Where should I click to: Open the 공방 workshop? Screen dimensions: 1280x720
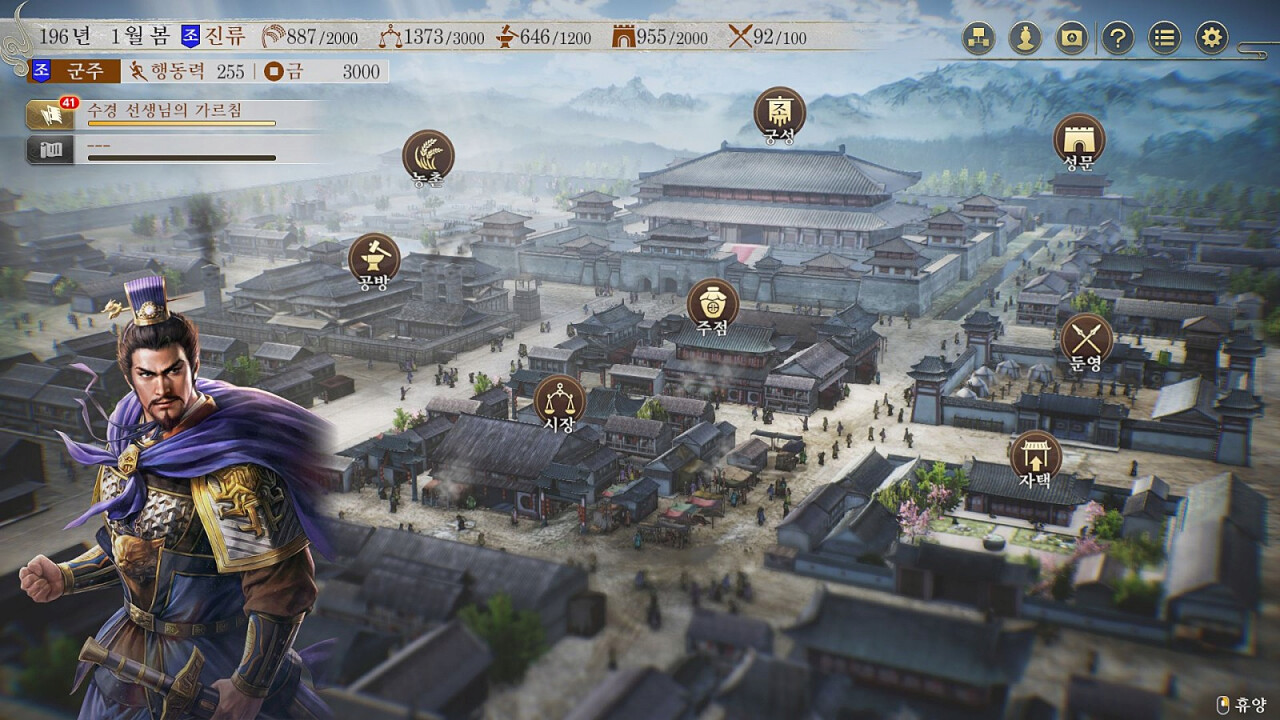point(374,259)
